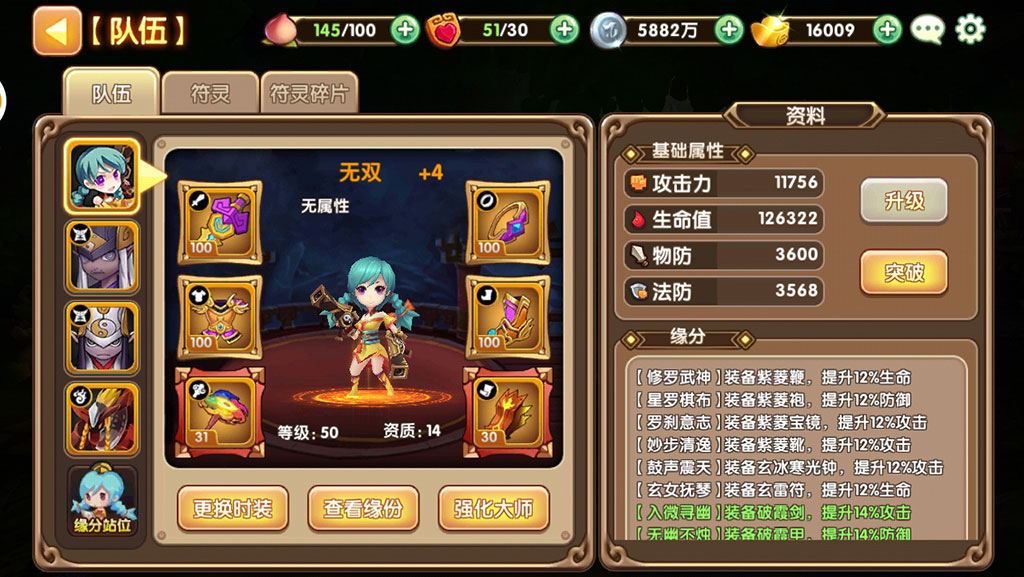Open the 强化大师 button
This screenshot has height=577, width=1024.
(x=493, y=509)
